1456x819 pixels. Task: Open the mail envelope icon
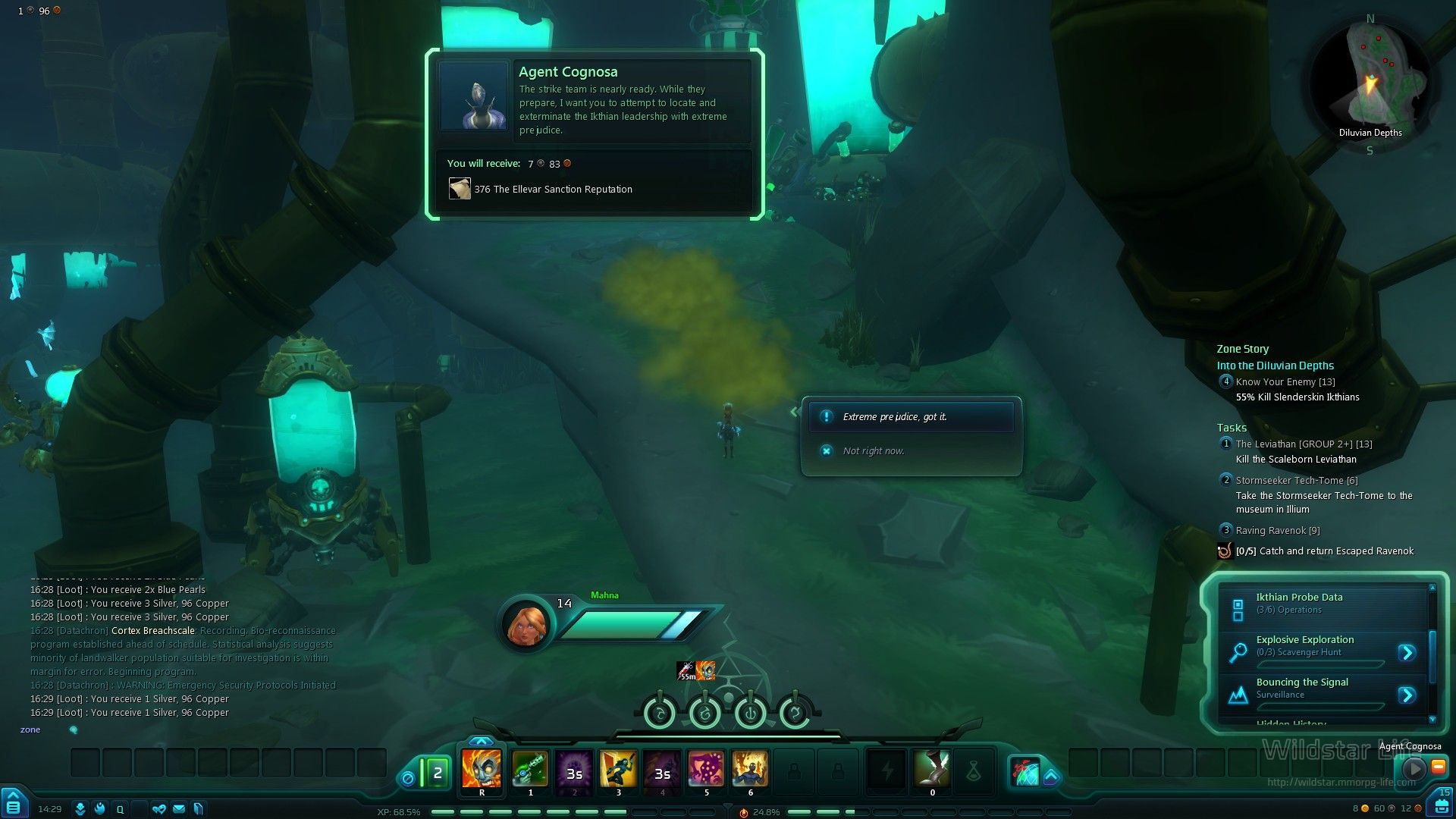point(179,809)
